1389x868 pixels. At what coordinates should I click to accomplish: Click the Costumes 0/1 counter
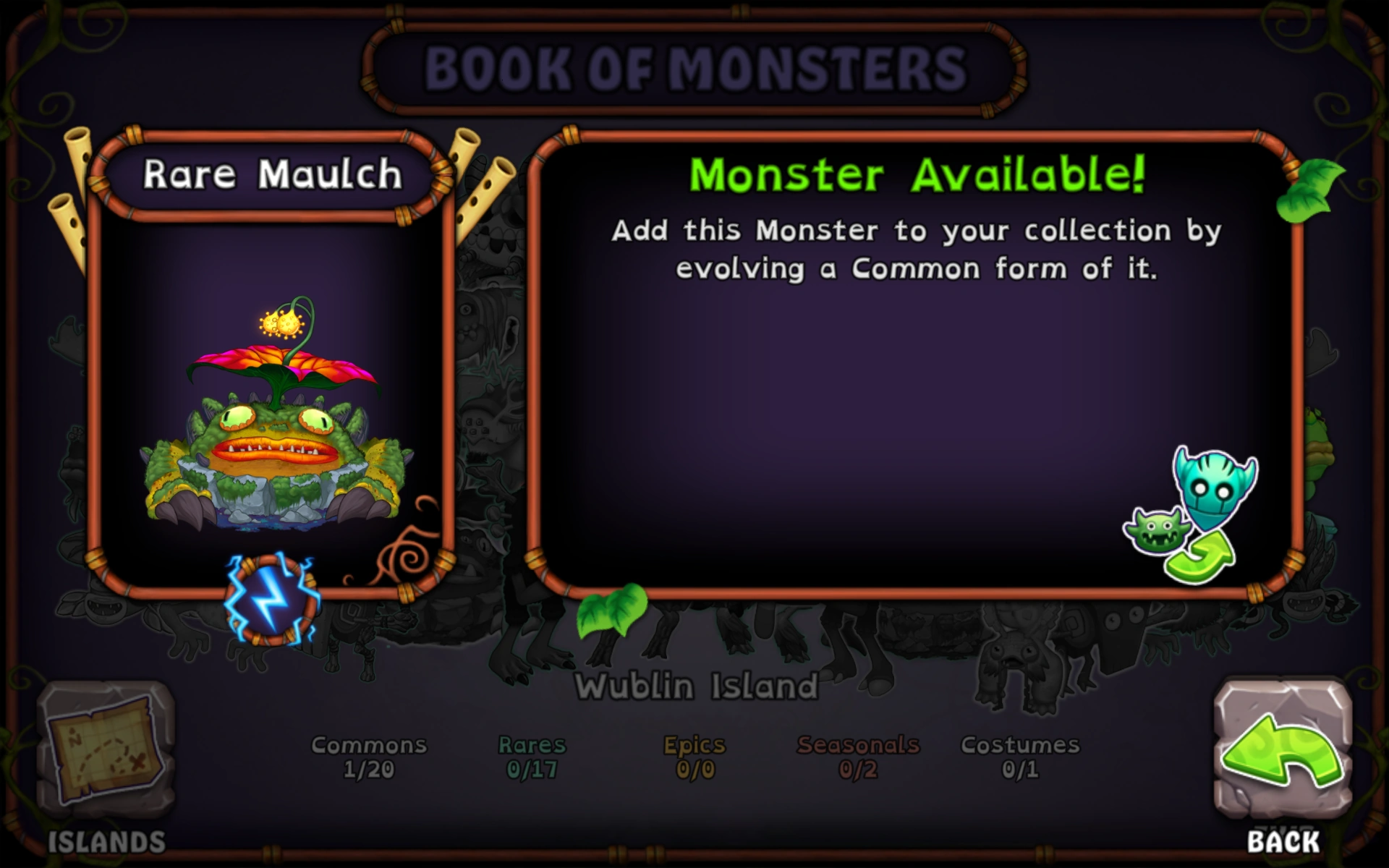click(x=1020, y=756)
